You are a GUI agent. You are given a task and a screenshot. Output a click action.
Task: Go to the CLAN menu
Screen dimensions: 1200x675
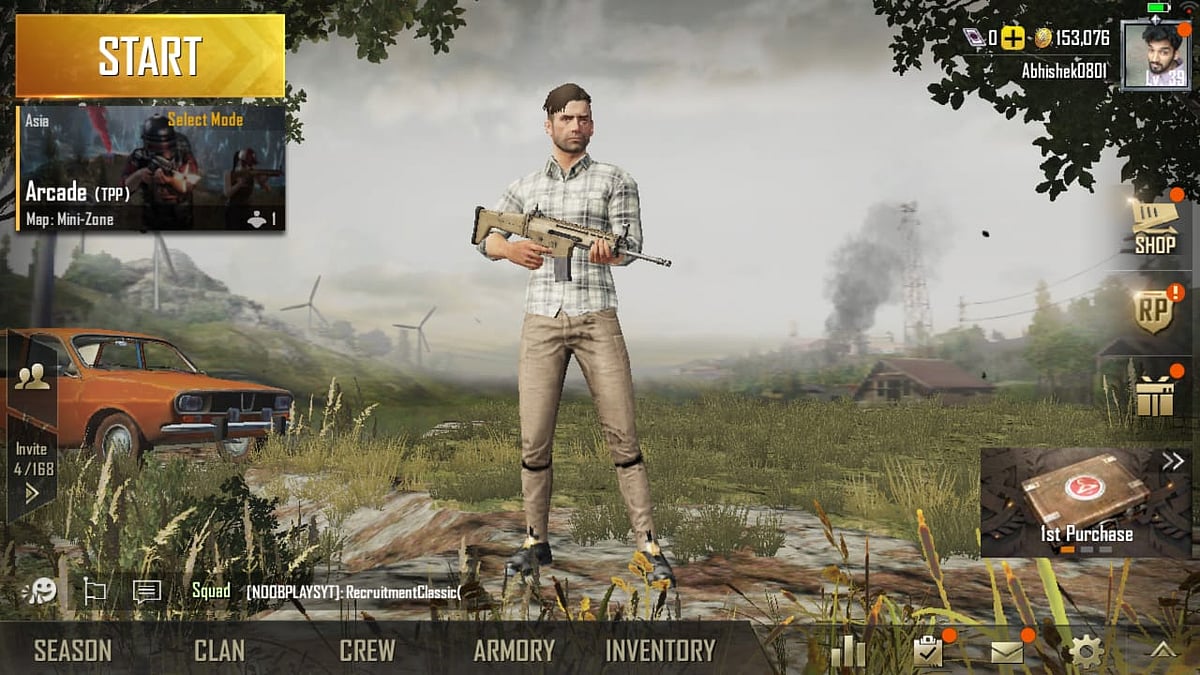coord(219,651)
